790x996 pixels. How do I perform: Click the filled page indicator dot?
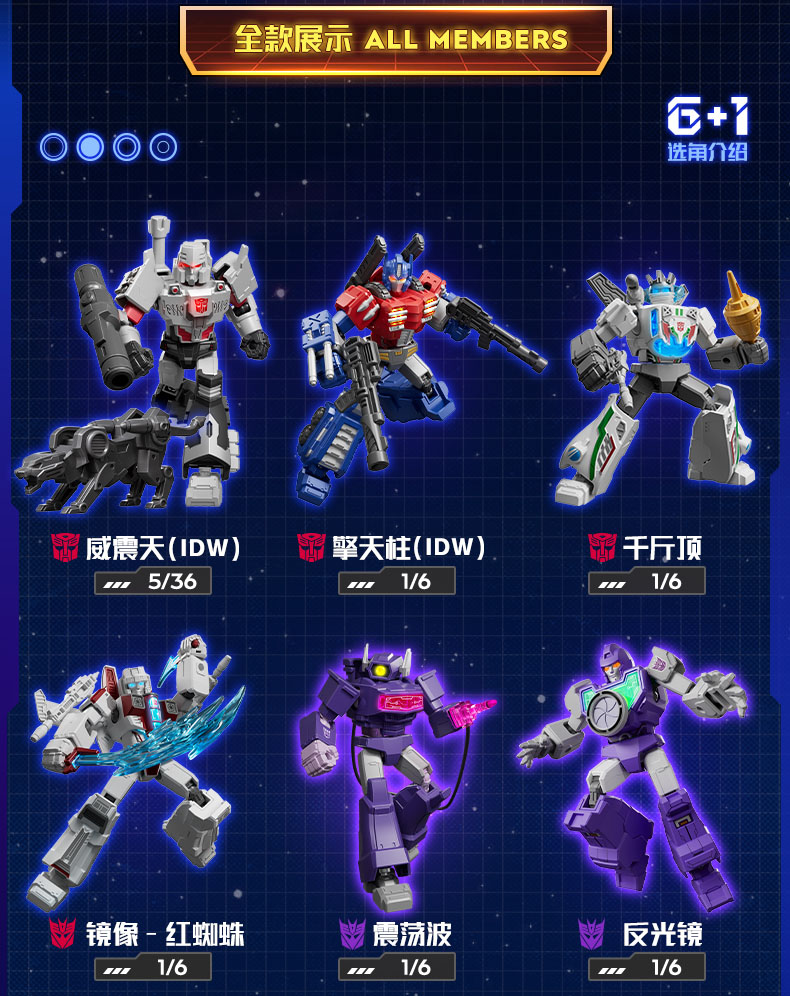tap(90, 148)
